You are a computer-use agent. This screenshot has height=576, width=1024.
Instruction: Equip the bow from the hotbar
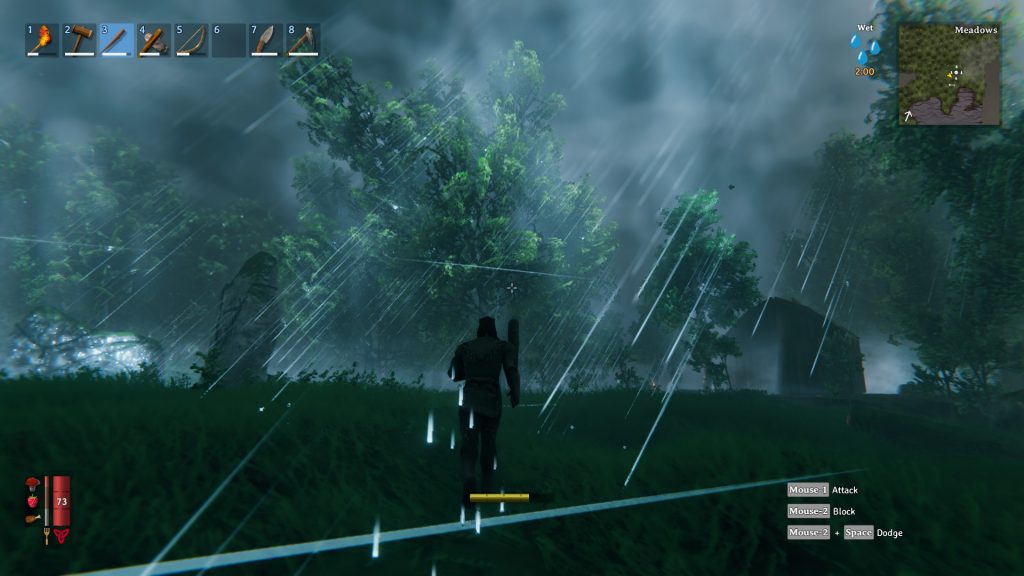[190, 40]
